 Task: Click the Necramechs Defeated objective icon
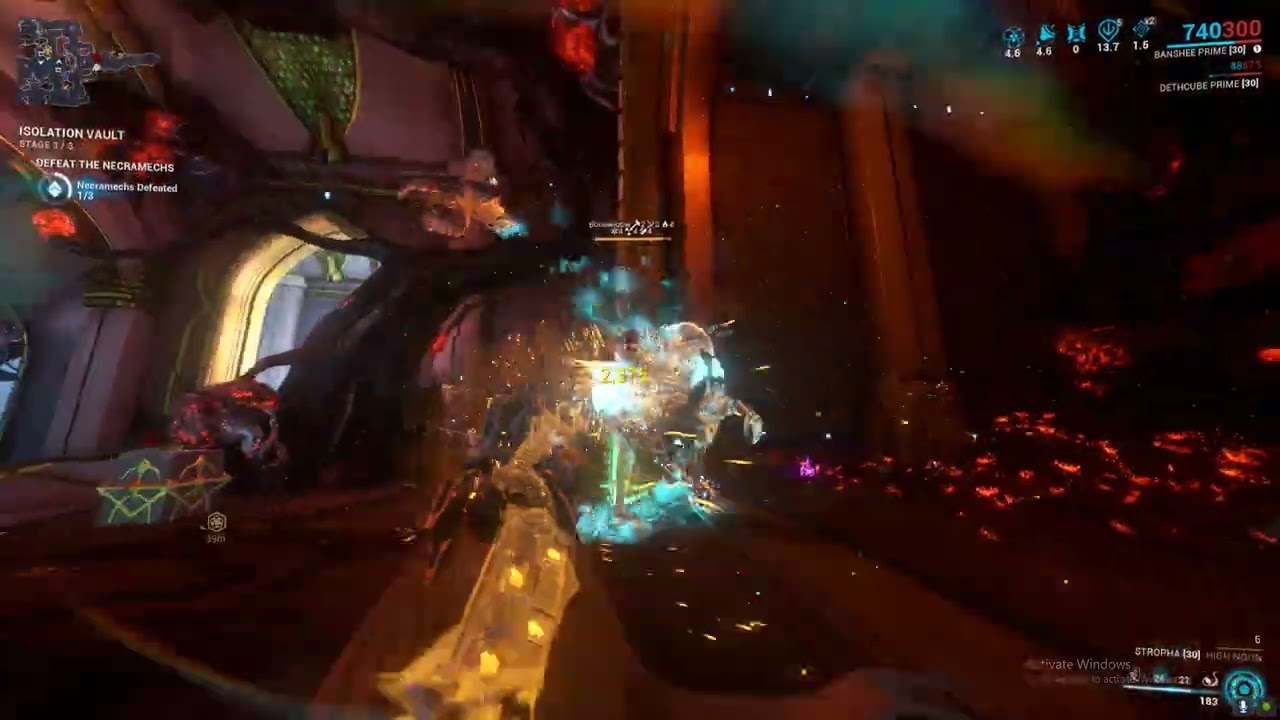point(54,188)
